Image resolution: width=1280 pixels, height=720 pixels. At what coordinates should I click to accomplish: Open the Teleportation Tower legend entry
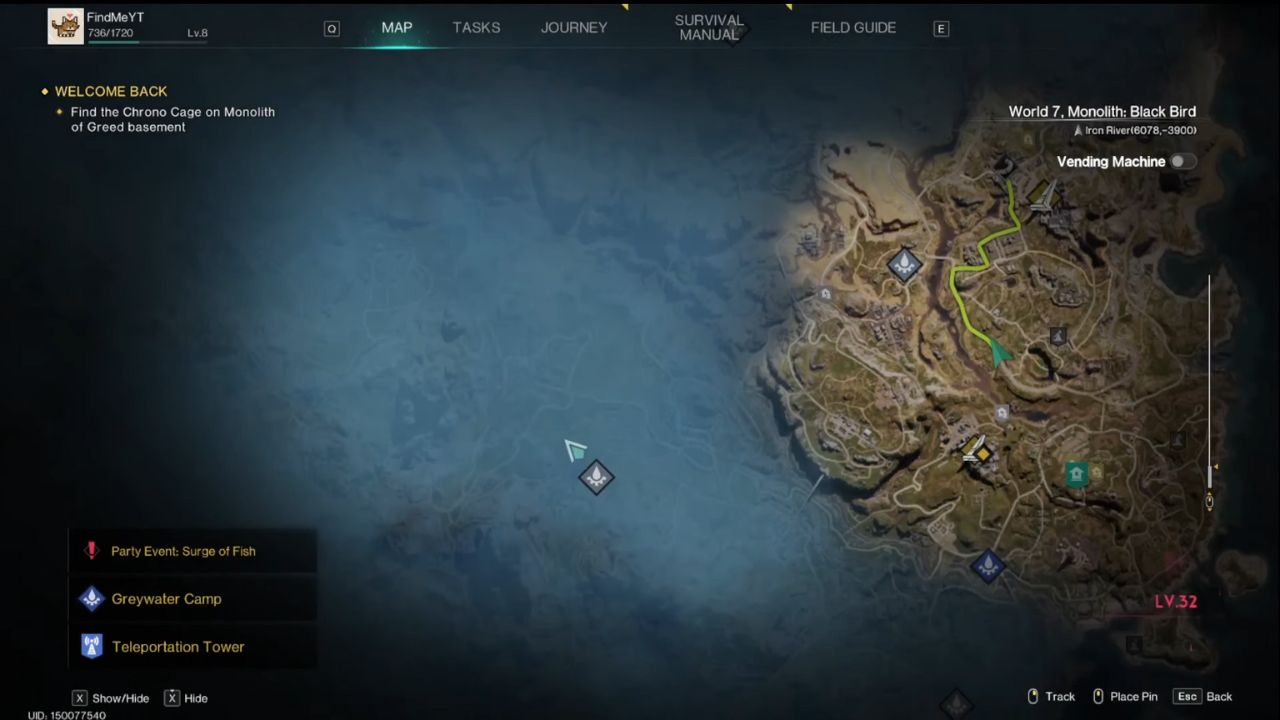tap(178, 646)
